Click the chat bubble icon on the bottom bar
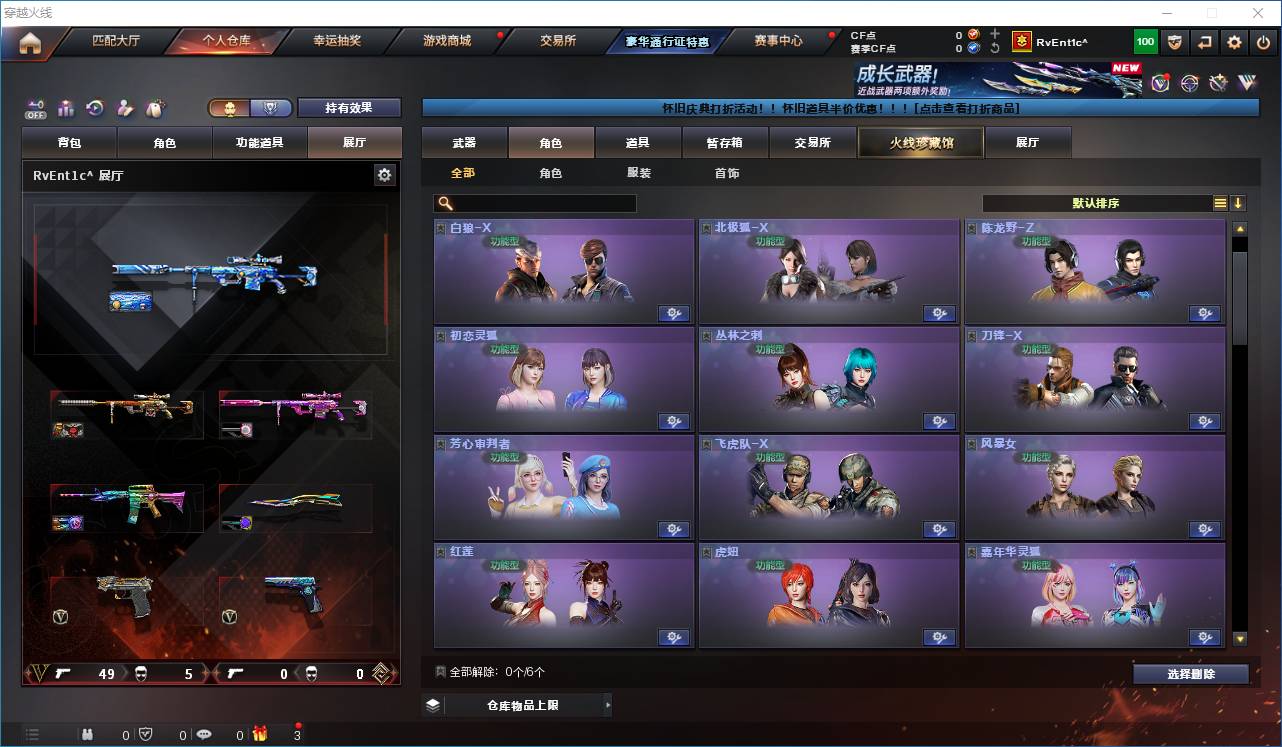 click(205, 735)
